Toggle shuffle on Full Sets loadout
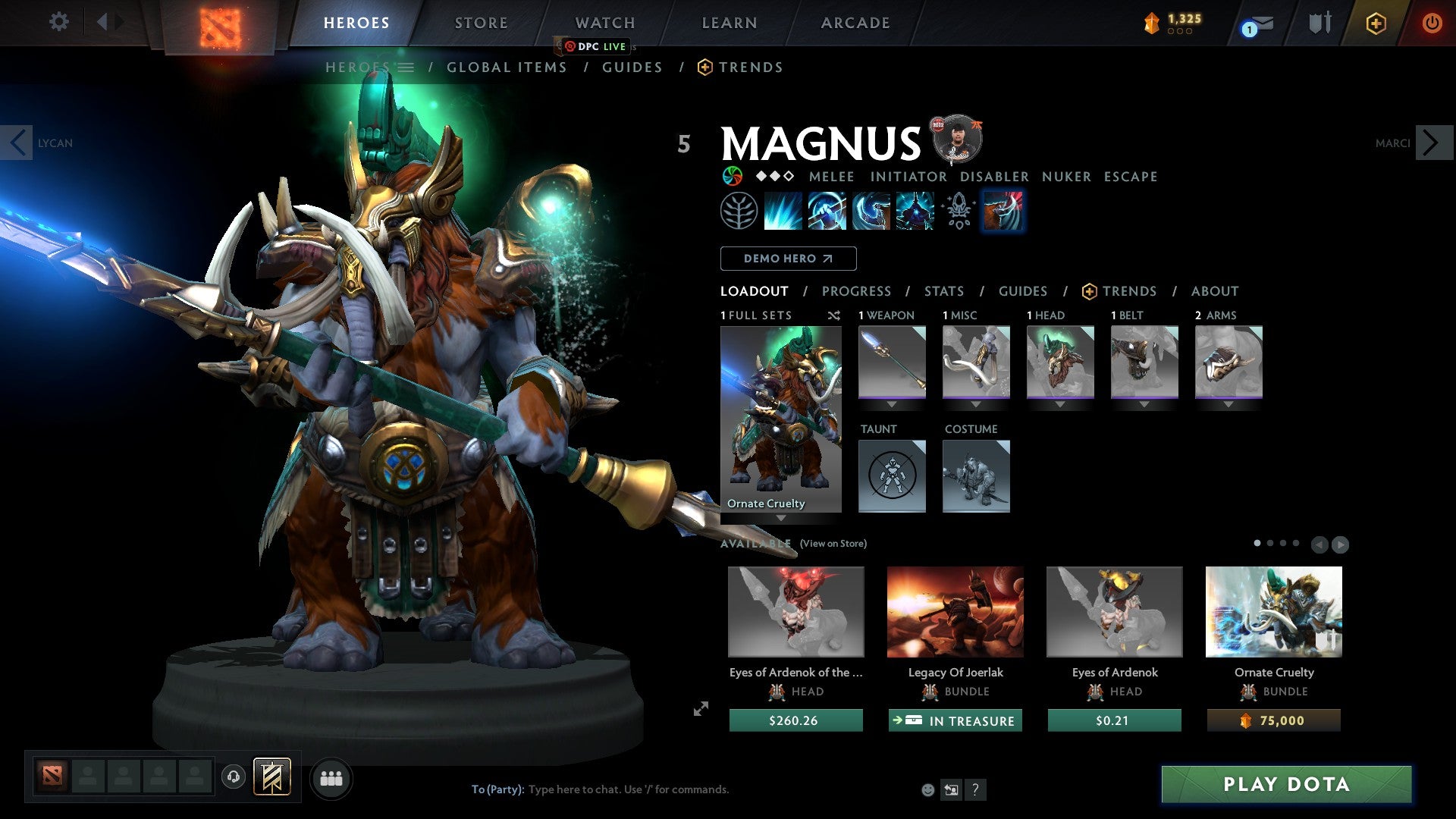 click(833, 315)
